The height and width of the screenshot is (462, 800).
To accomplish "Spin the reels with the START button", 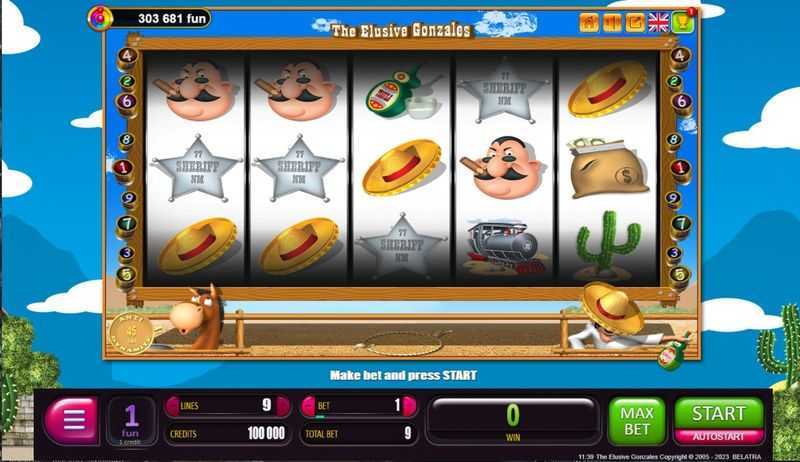I will coord(719,413).
